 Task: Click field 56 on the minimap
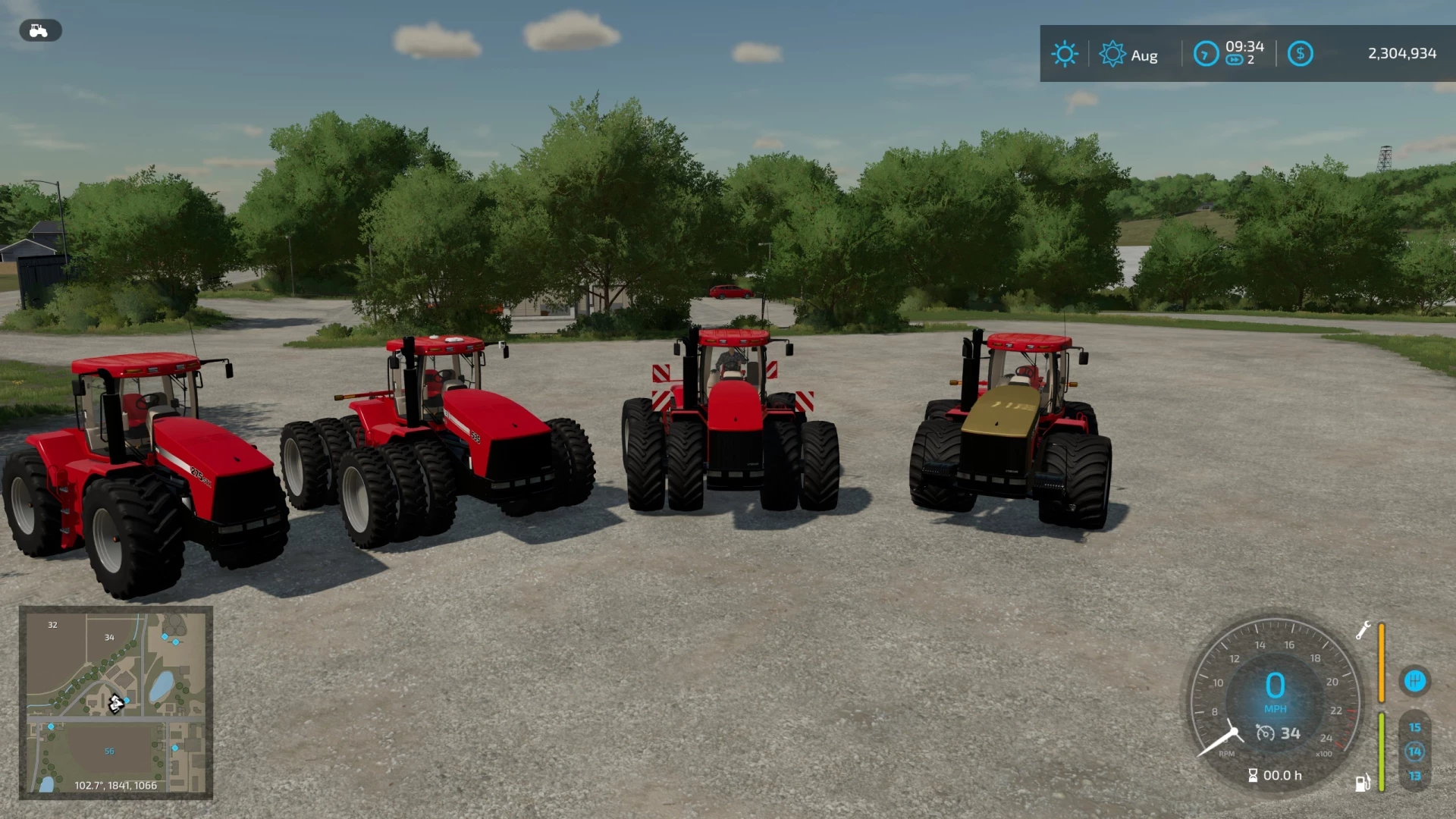pos(109,750)
